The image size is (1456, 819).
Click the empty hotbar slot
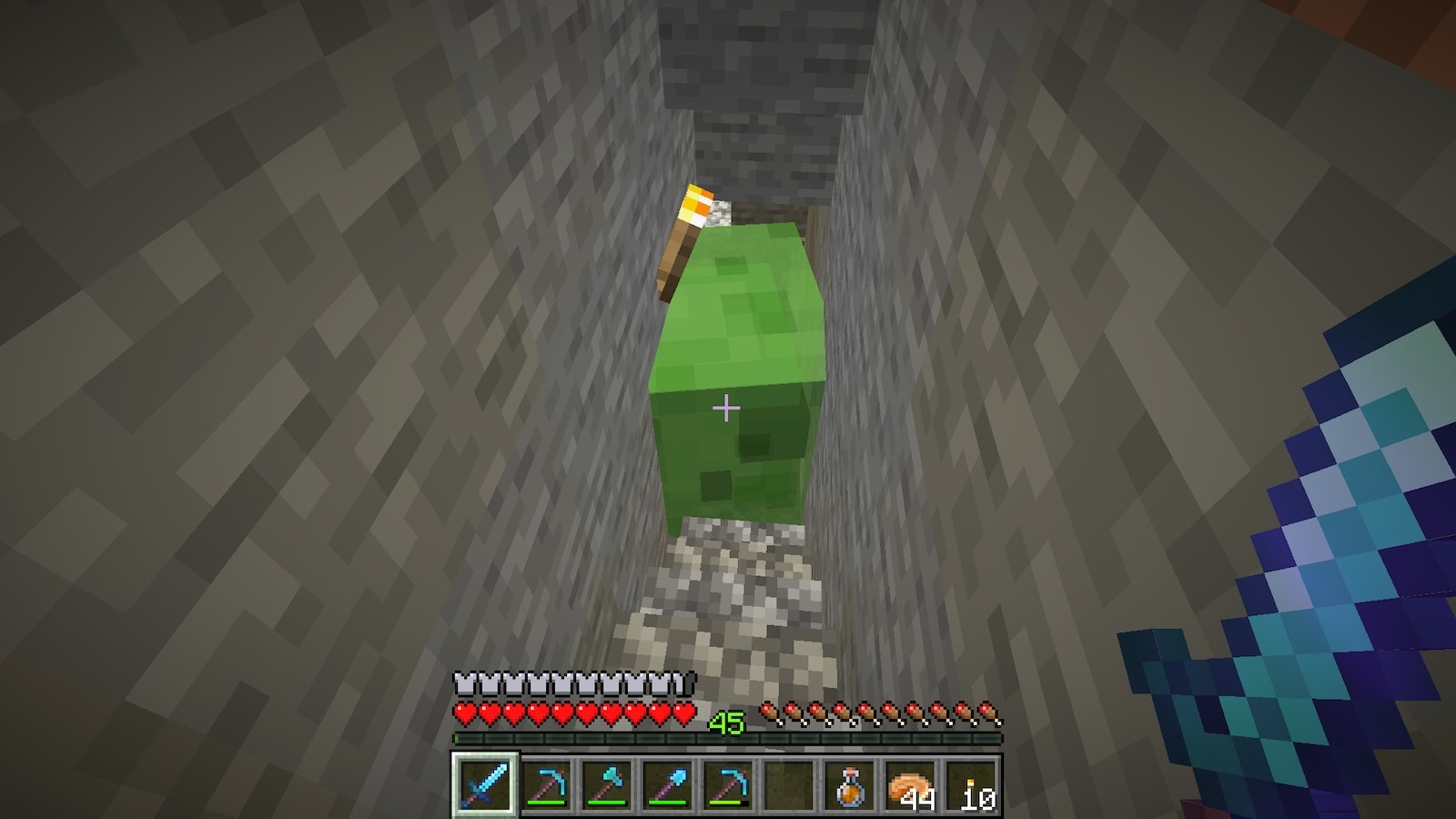coord(790,784)
